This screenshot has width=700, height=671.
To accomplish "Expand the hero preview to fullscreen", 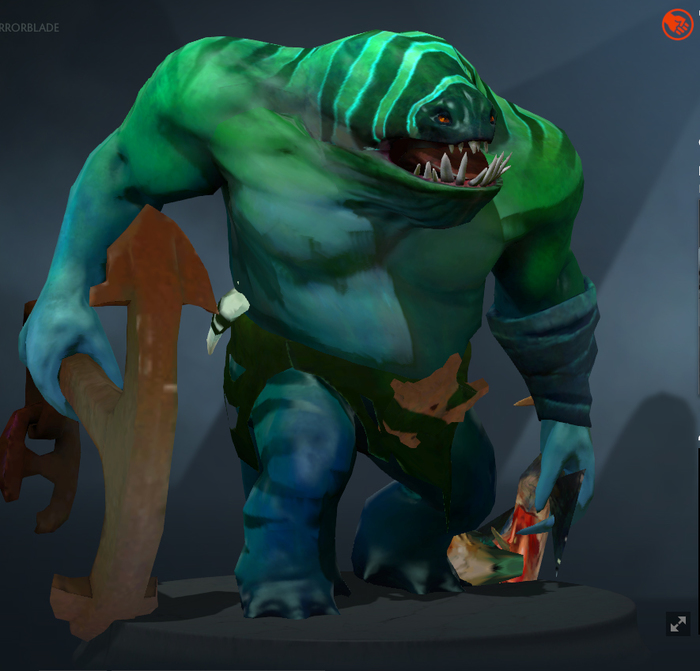I will (677, 624).
